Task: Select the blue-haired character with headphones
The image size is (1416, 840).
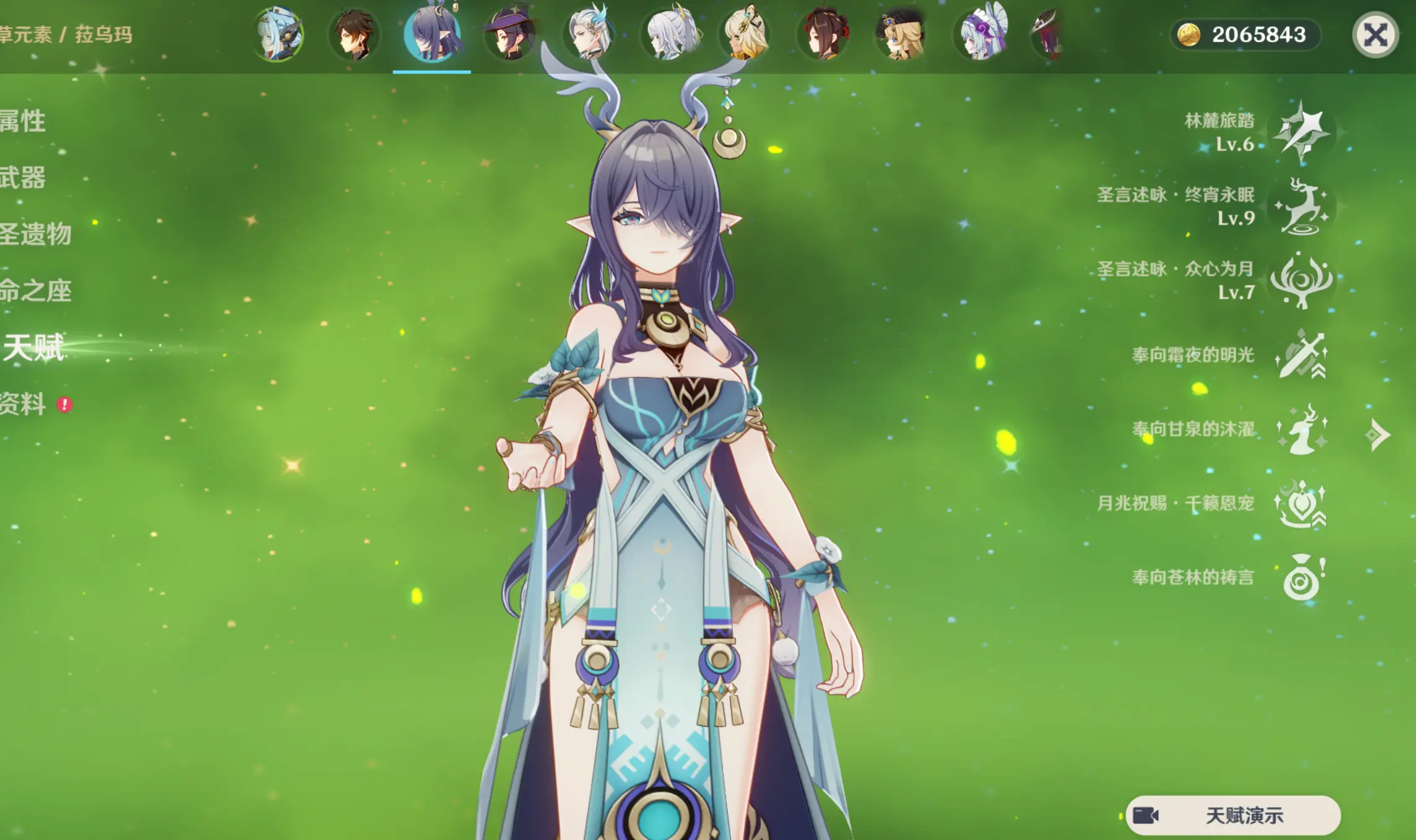Action: click(278, 35)
